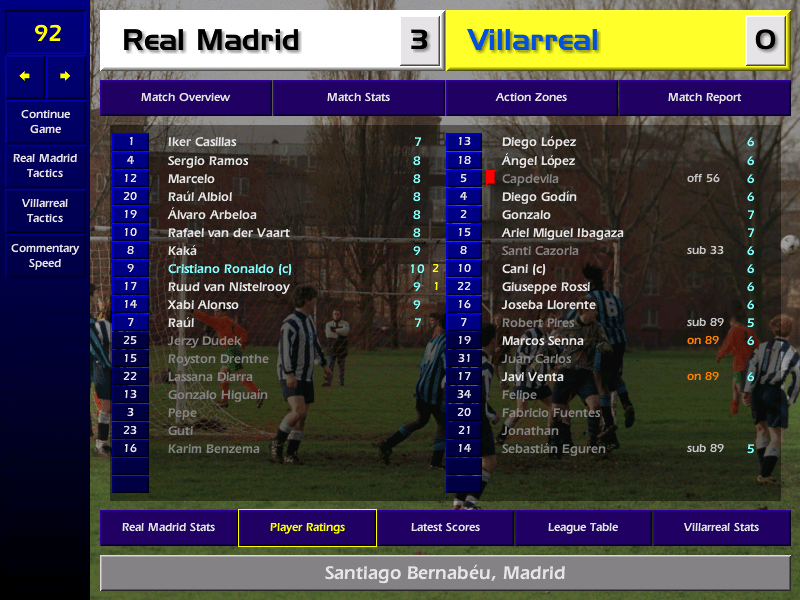Viewport: 800px width, 600px height.
Task: Open the League Table
Action: click(x=583, y=527)
